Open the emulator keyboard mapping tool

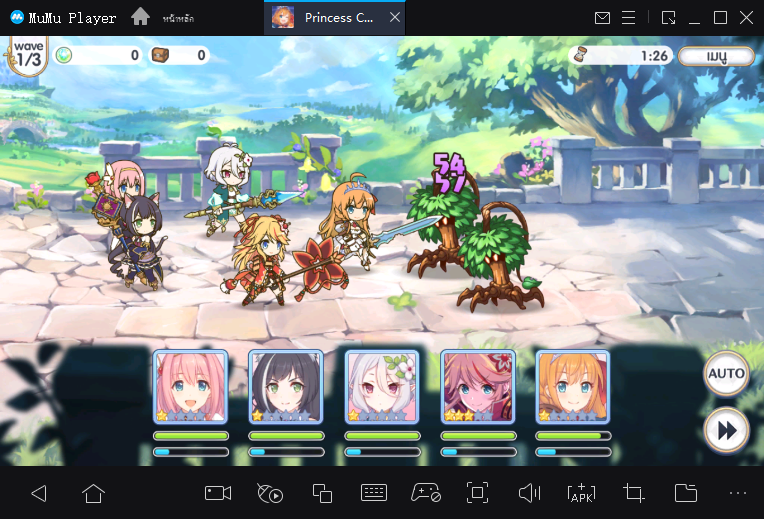pos(374,493)
